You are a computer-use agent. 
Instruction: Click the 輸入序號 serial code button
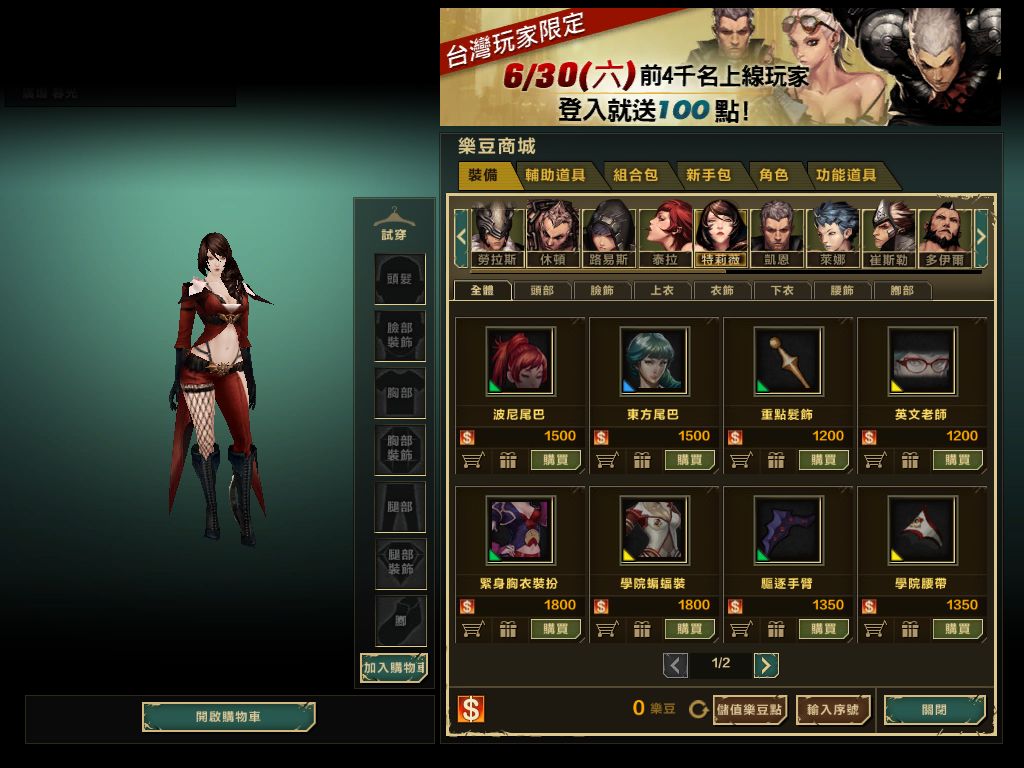833,709
